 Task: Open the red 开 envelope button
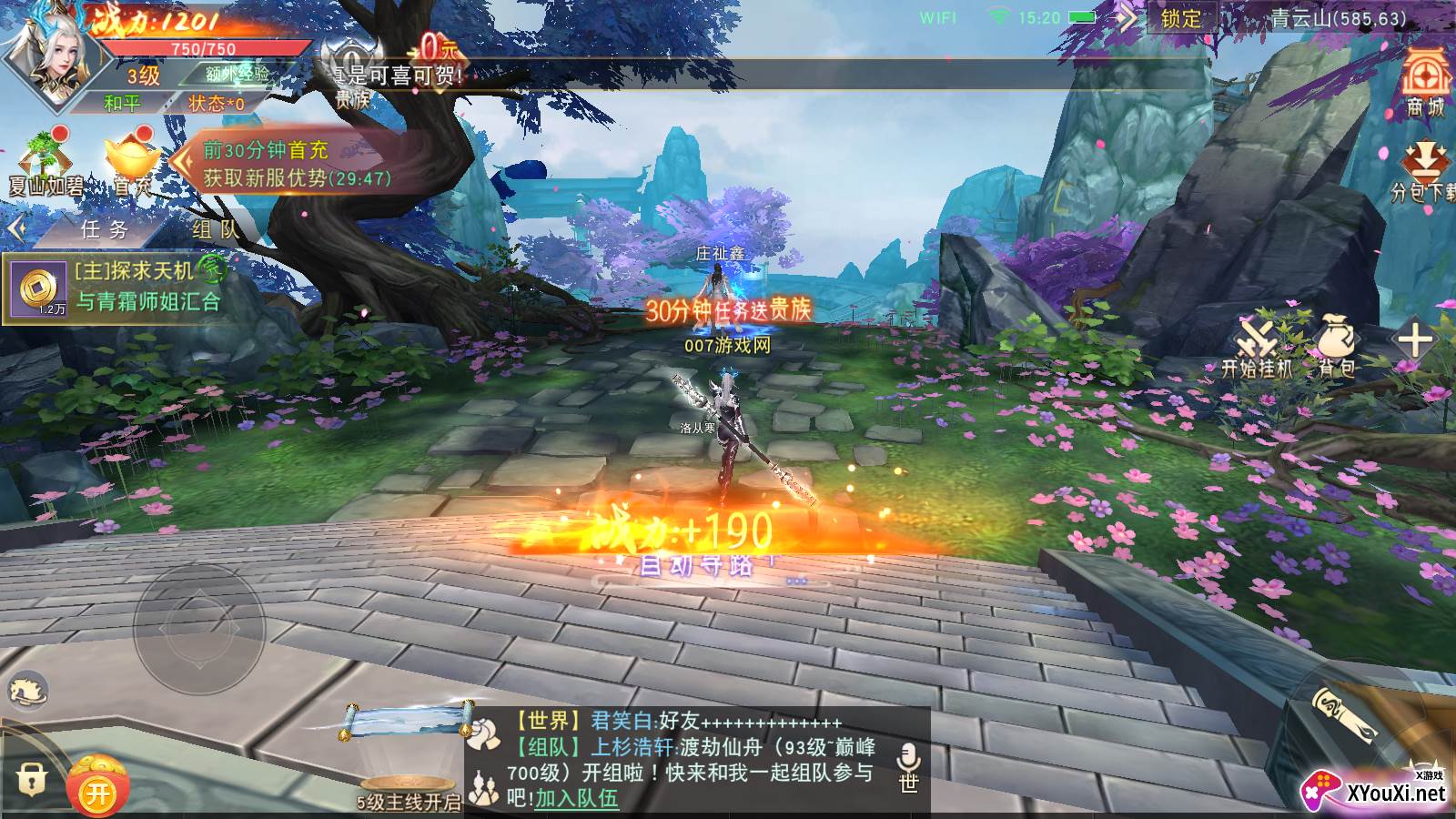(x=97, y=791)
